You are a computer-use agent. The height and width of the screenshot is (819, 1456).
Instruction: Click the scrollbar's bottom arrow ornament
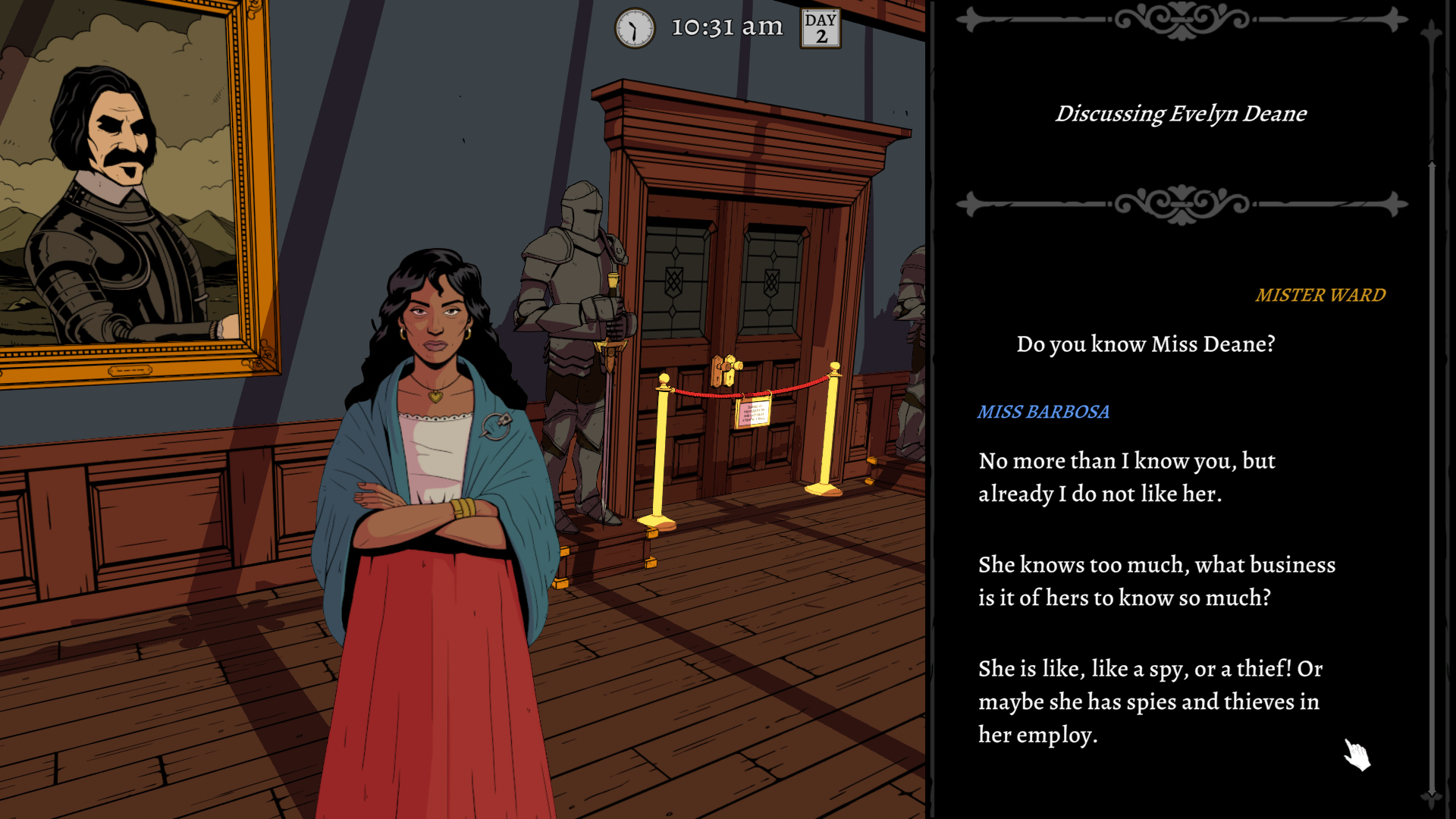click(1432, 796)
